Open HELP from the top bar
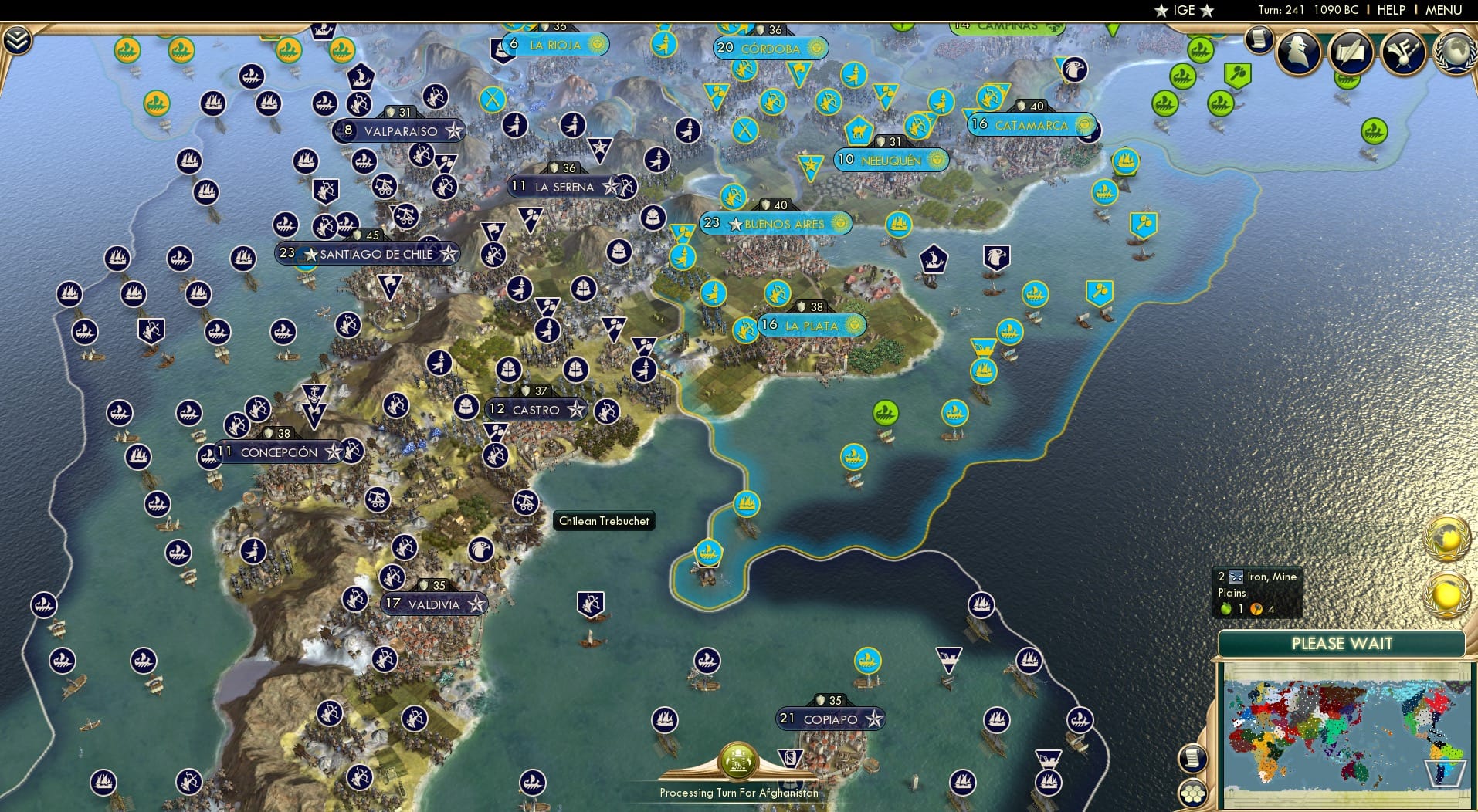The height and width of the screenshot is (812, 1478). (x=1390, y=10)
